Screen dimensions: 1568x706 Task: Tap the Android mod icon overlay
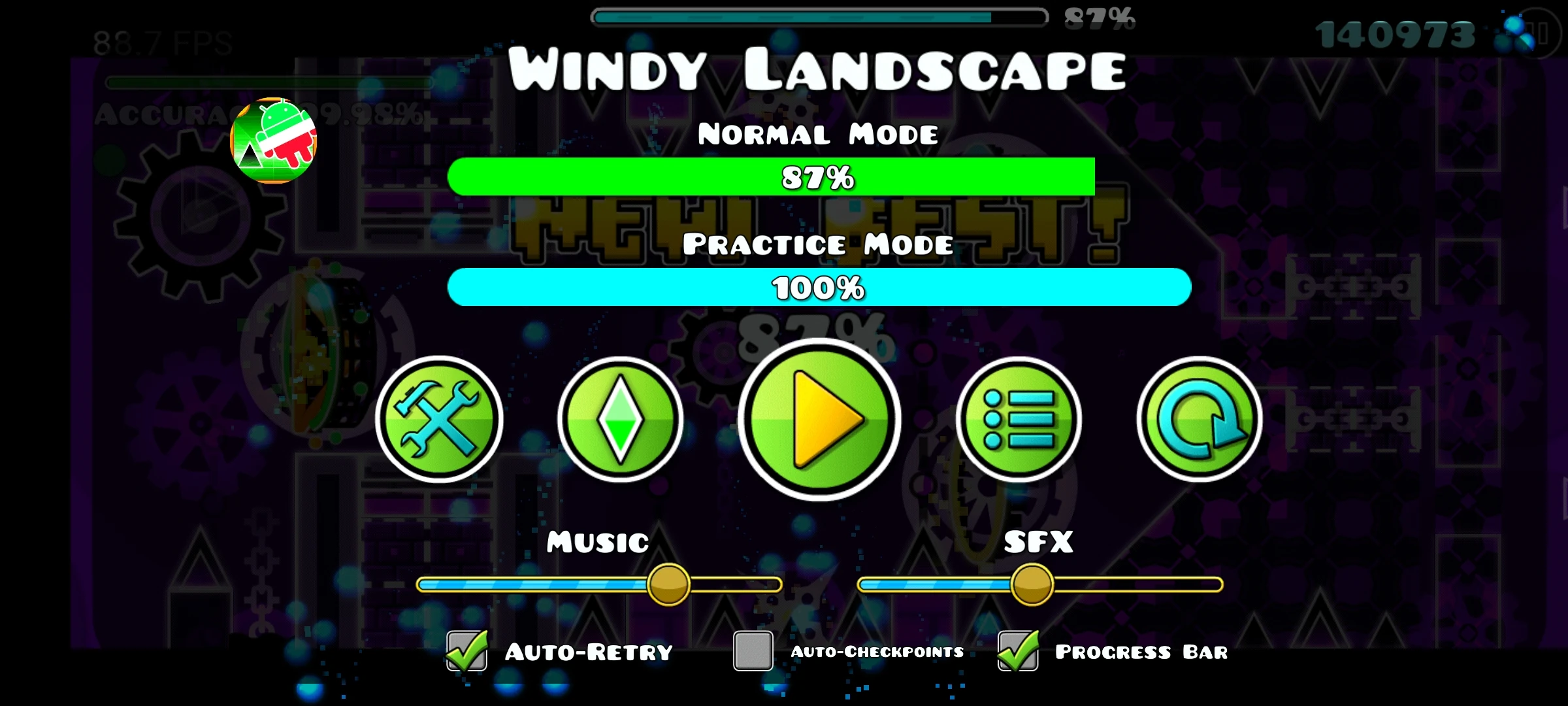273,139
